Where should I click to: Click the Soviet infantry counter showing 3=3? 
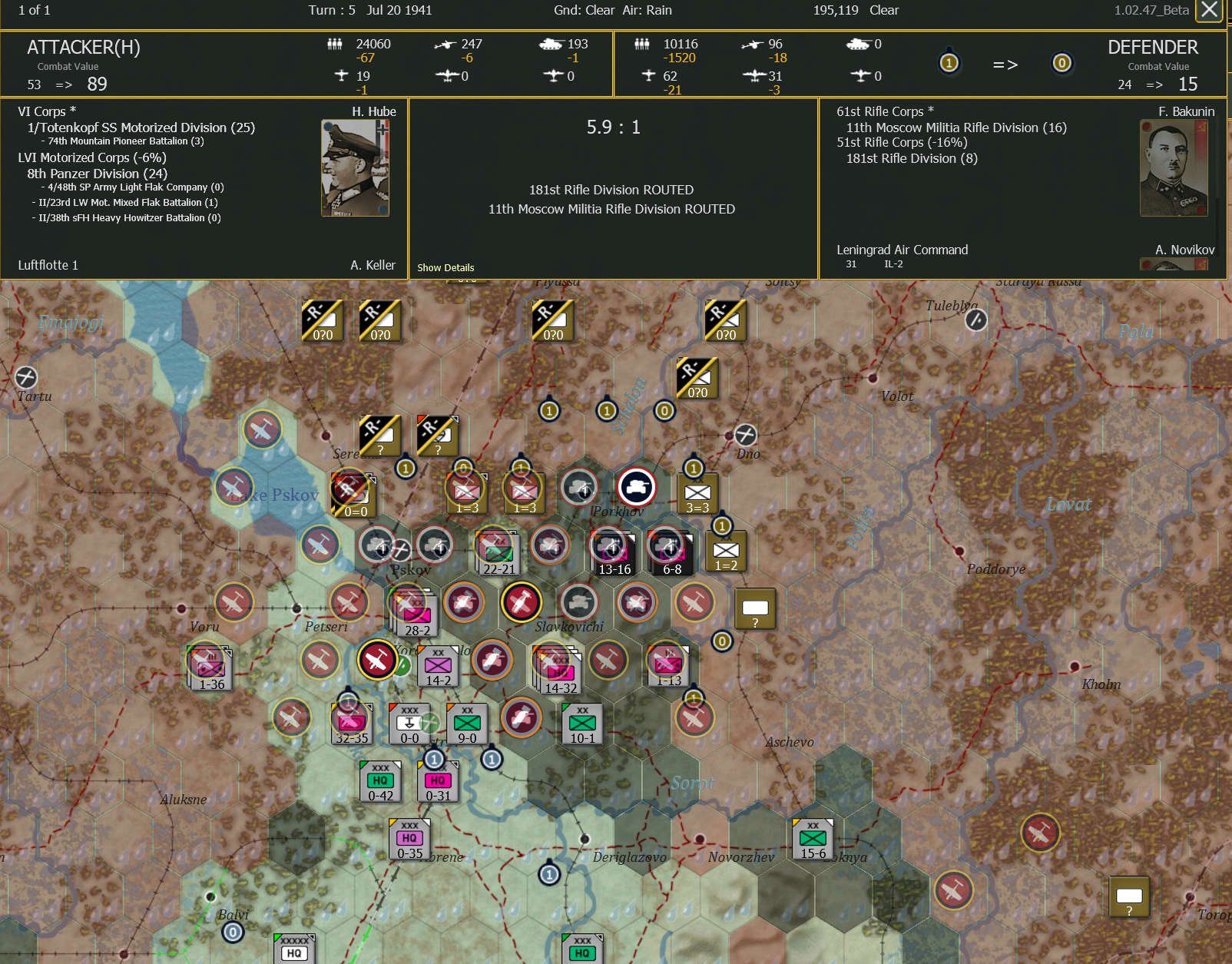(697, 494)
